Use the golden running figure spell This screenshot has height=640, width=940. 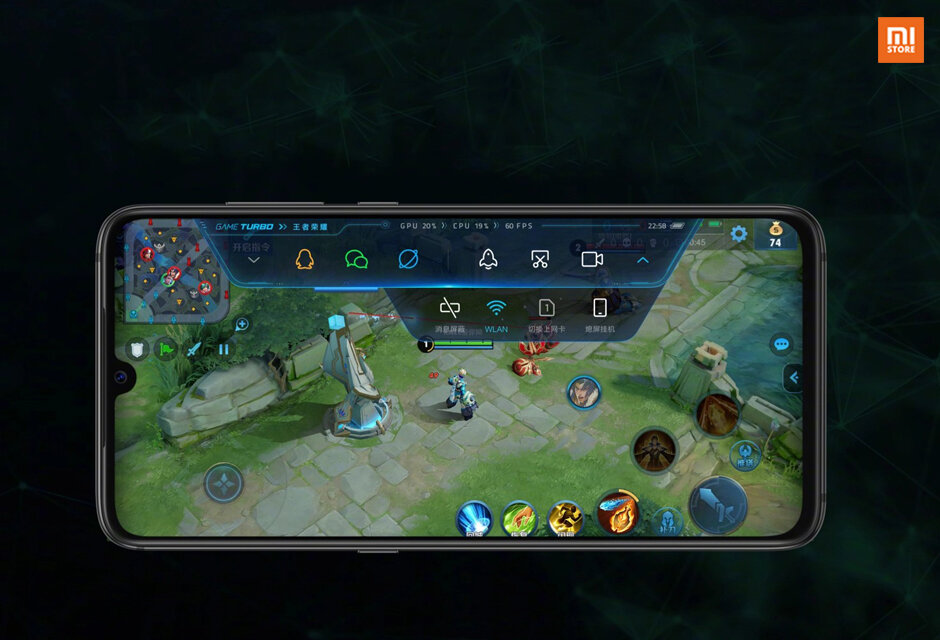coord(565,519)
